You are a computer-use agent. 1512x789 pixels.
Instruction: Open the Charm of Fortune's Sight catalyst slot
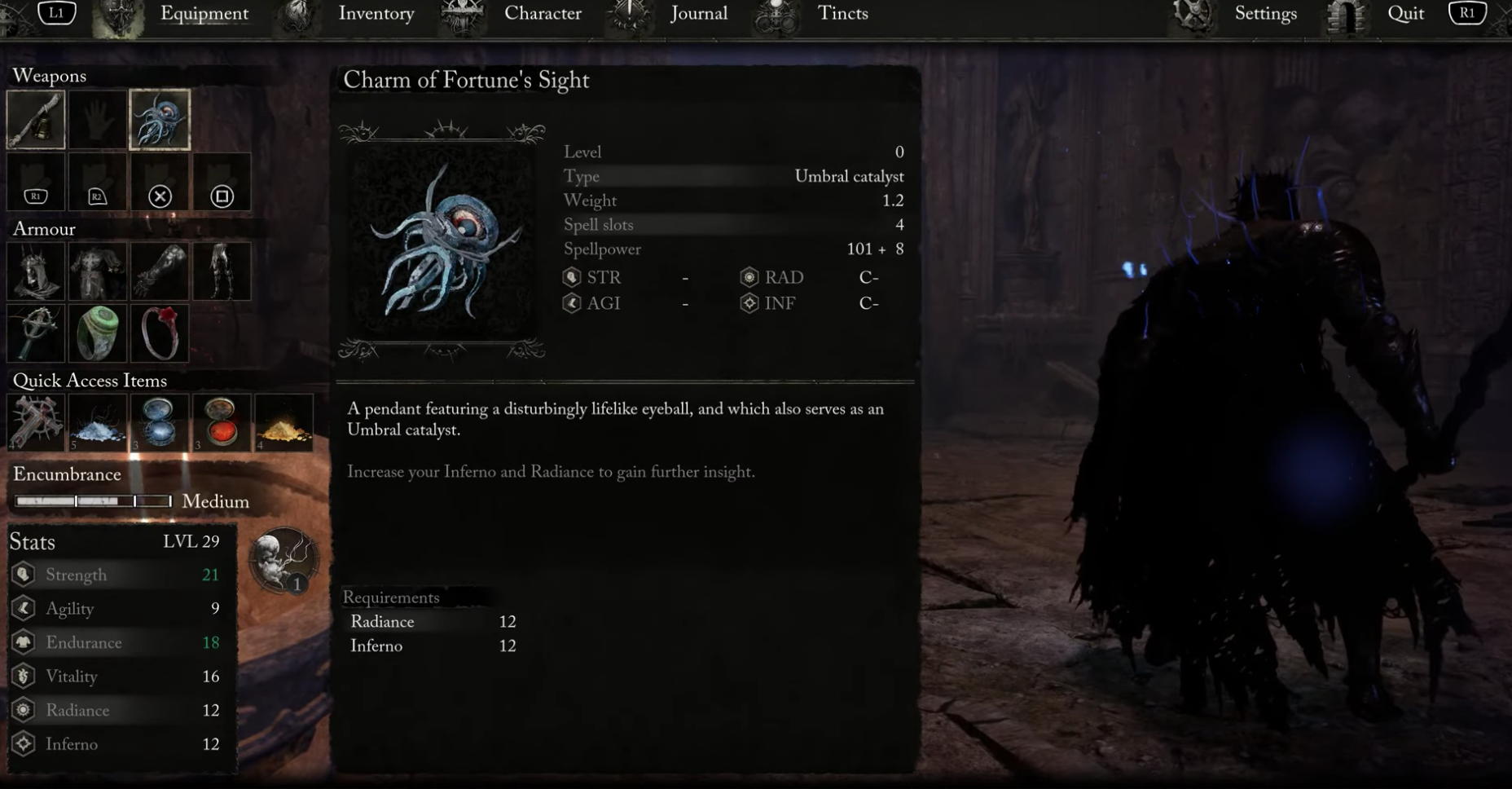160,120
